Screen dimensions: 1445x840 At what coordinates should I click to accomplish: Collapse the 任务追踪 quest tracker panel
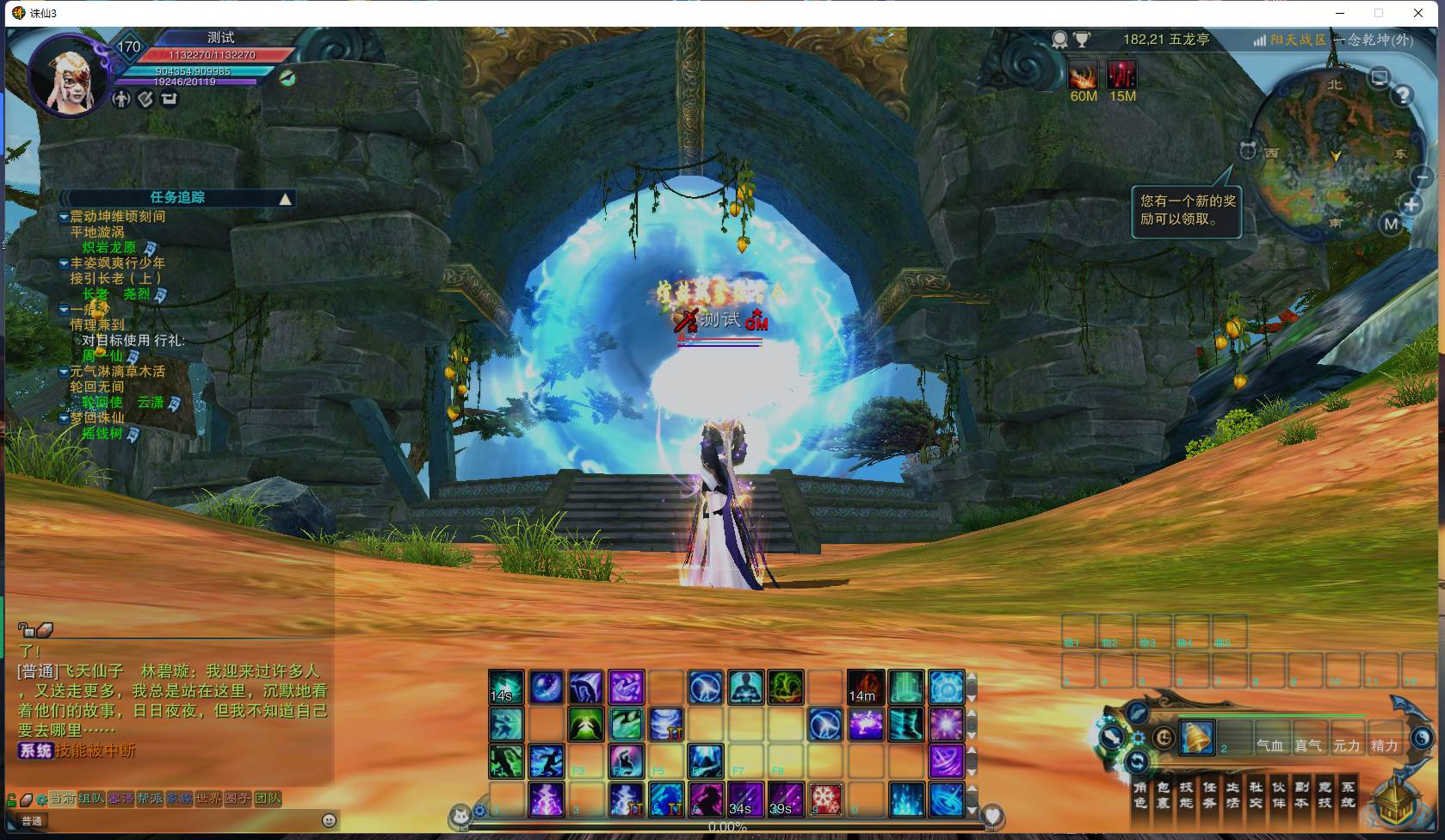coord(285,199)
